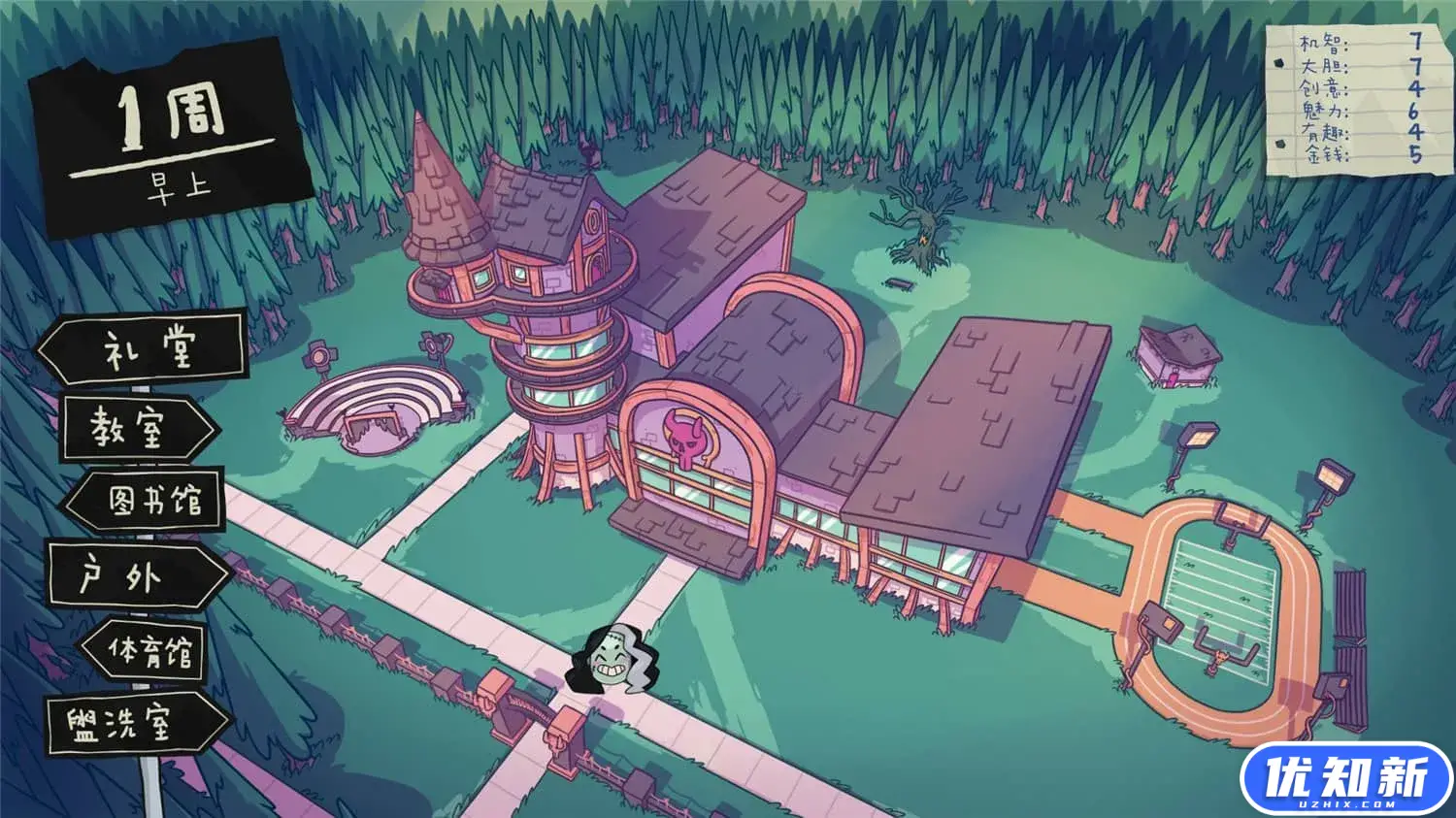
Task: Click the 教室 classroom signpost
Action: (x=136, y=425)
